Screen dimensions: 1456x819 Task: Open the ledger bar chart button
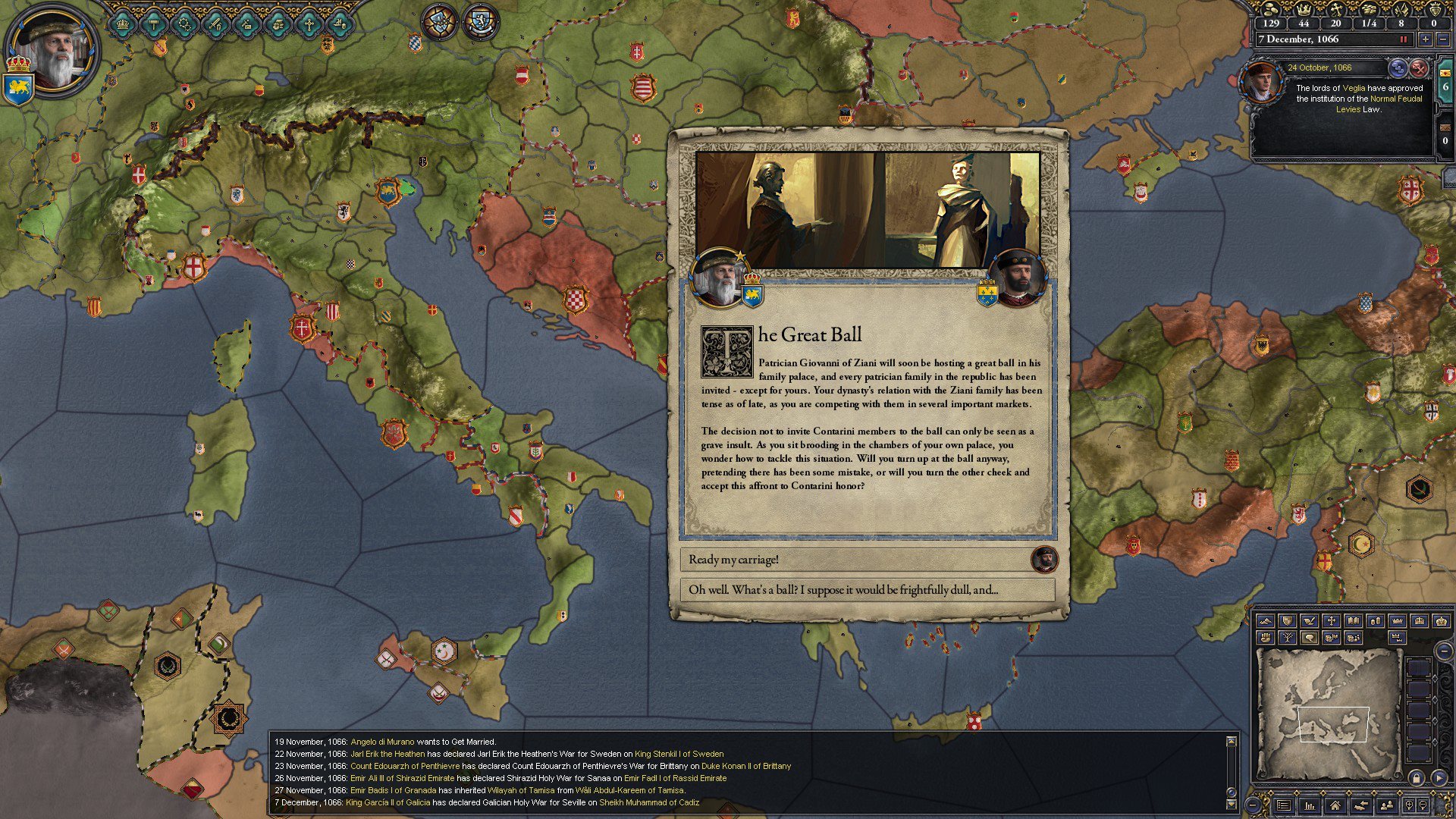click(x=1310, y=805)
